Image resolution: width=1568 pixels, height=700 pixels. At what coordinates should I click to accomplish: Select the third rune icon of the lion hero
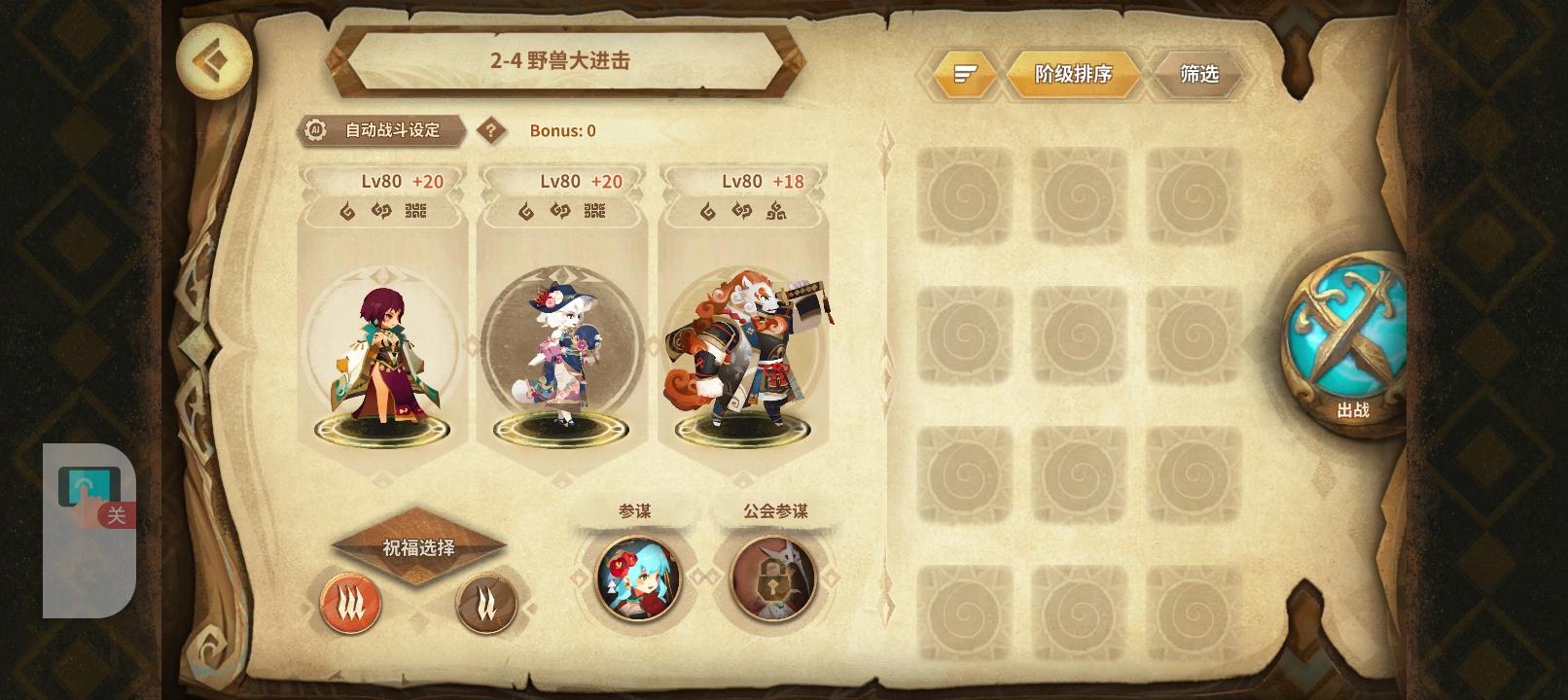[x=776, y=210]
